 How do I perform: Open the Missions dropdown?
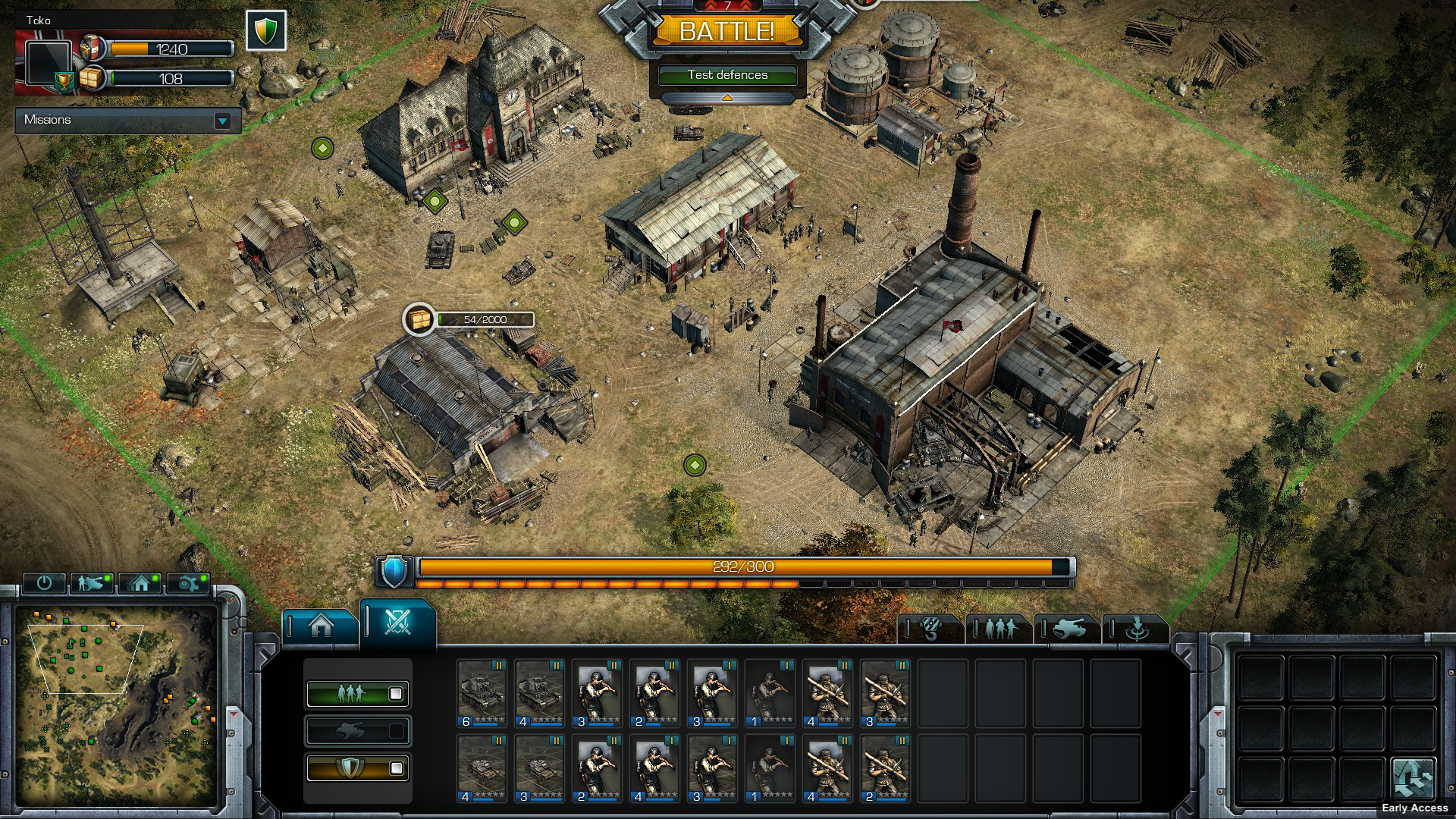(222, 121)
